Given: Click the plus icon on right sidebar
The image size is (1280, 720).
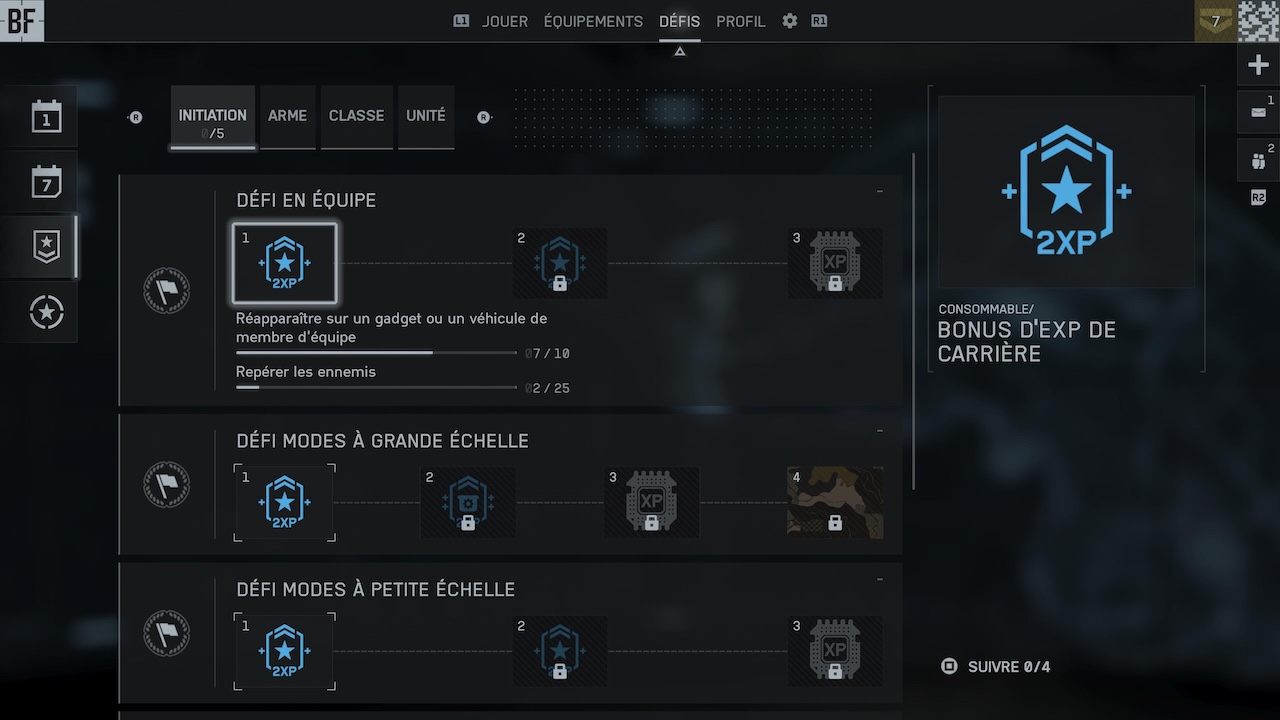Looking at the screenshot, I should coord(1258,66).
